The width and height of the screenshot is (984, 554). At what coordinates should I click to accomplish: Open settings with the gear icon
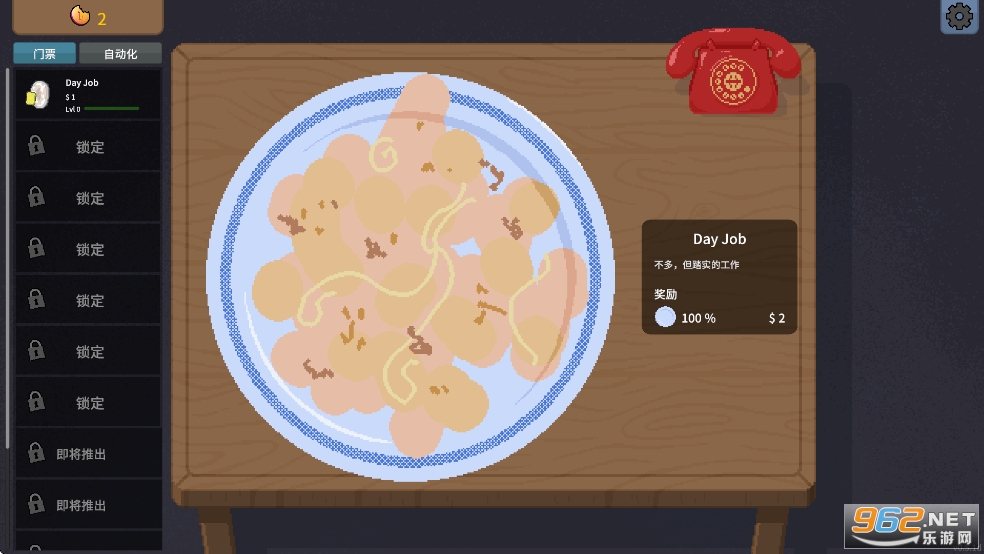tap(959, 16)
